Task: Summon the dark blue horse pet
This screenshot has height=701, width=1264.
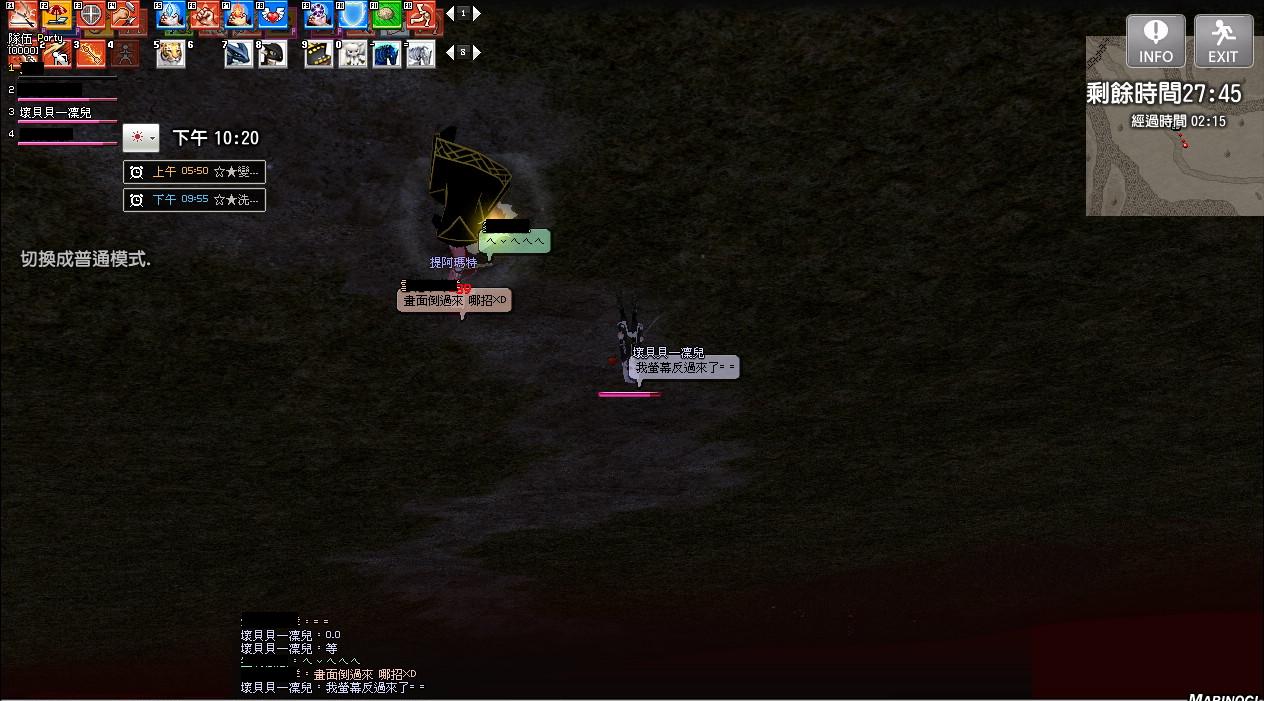Action: click(386, 53)
